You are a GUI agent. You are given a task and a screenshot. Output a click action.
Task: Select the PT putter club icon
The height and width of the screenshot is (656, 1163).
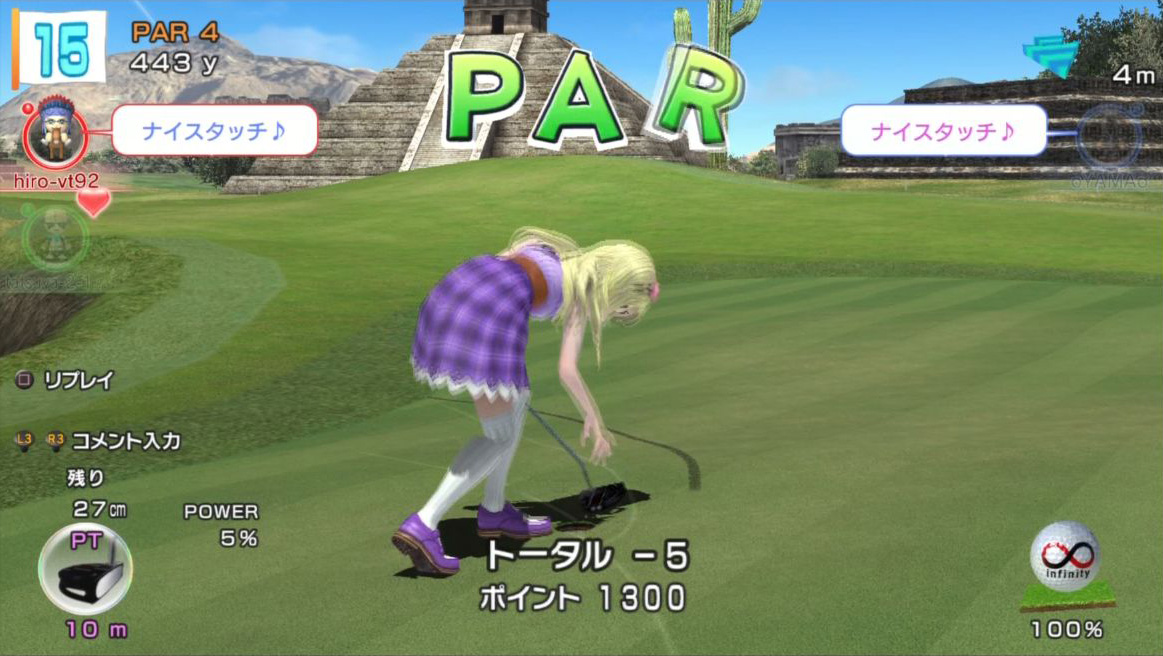[85, 568]
